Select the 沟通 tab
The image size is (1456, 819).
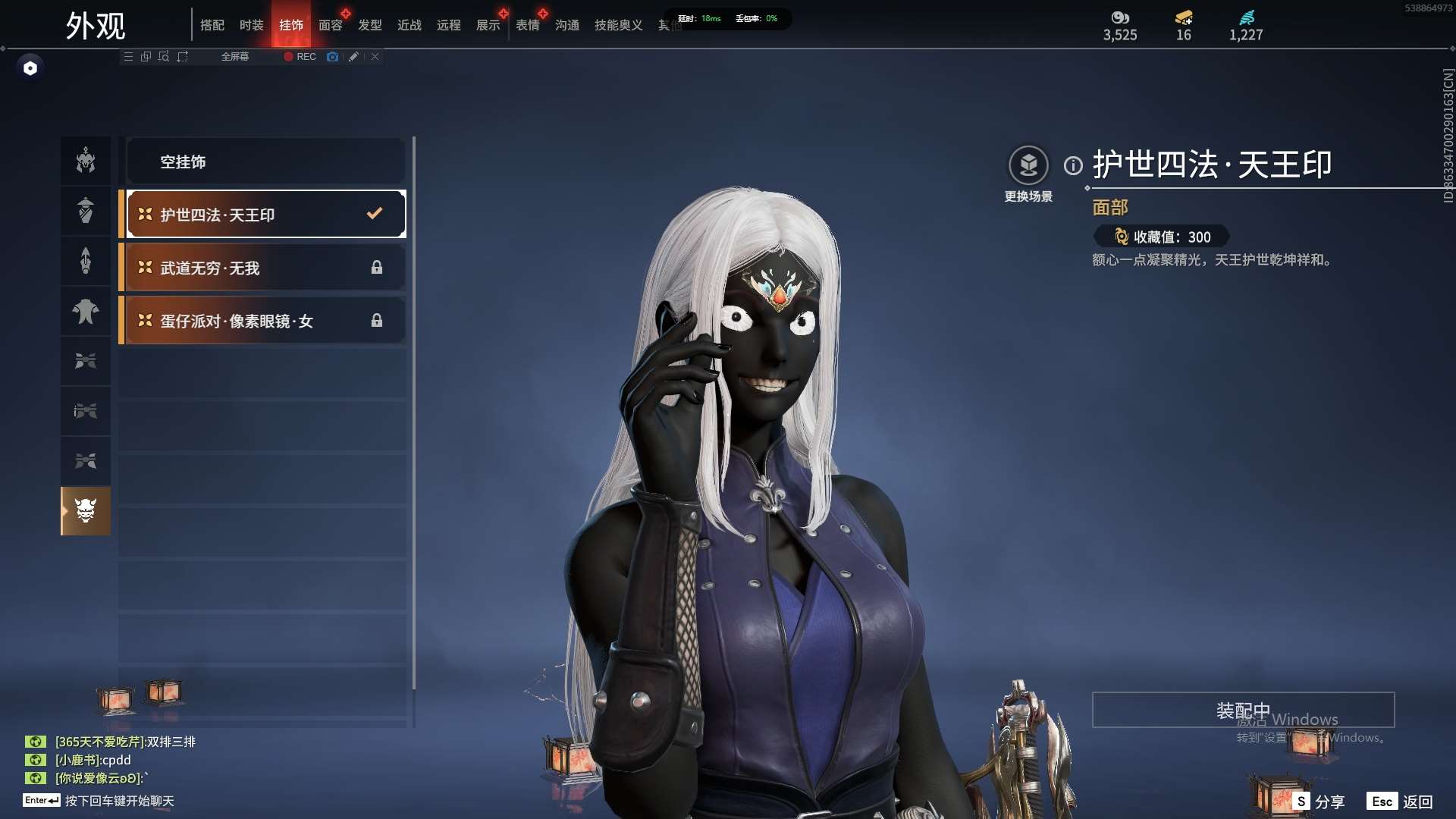coord(567,25)
